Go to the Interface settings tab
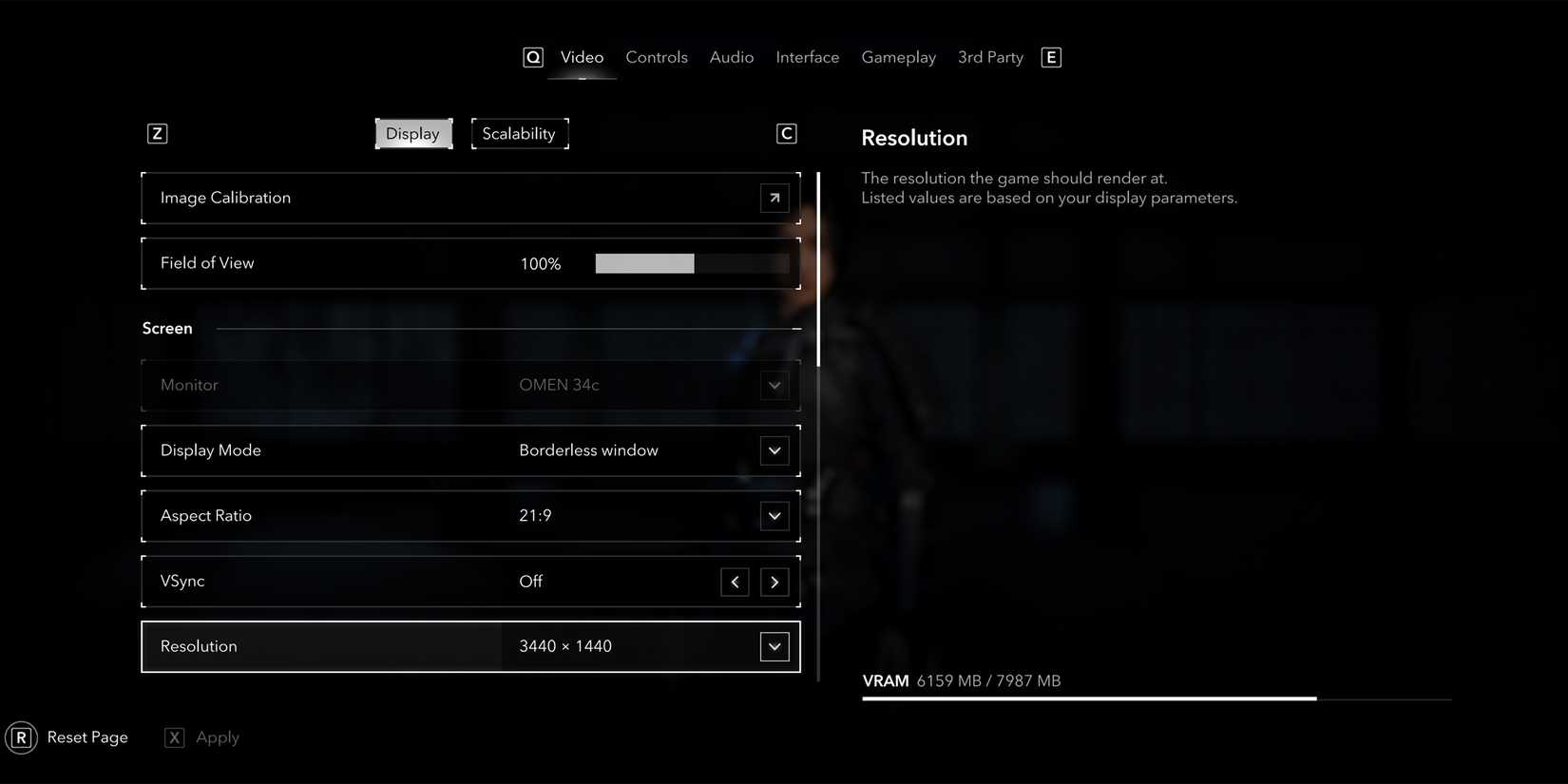1568x784 pixels. point(807,56)
